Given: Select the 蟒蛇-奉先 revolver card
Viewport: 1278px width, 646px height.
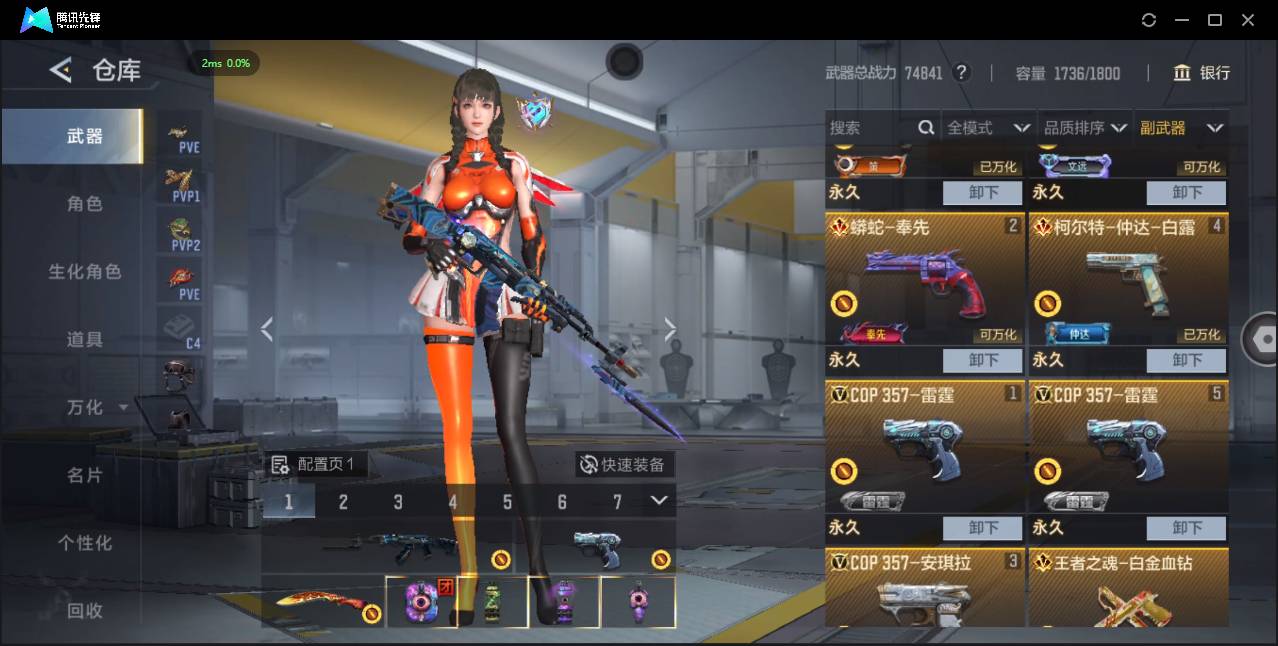Looking at the screenshot, I should click(x=924, y=280).
